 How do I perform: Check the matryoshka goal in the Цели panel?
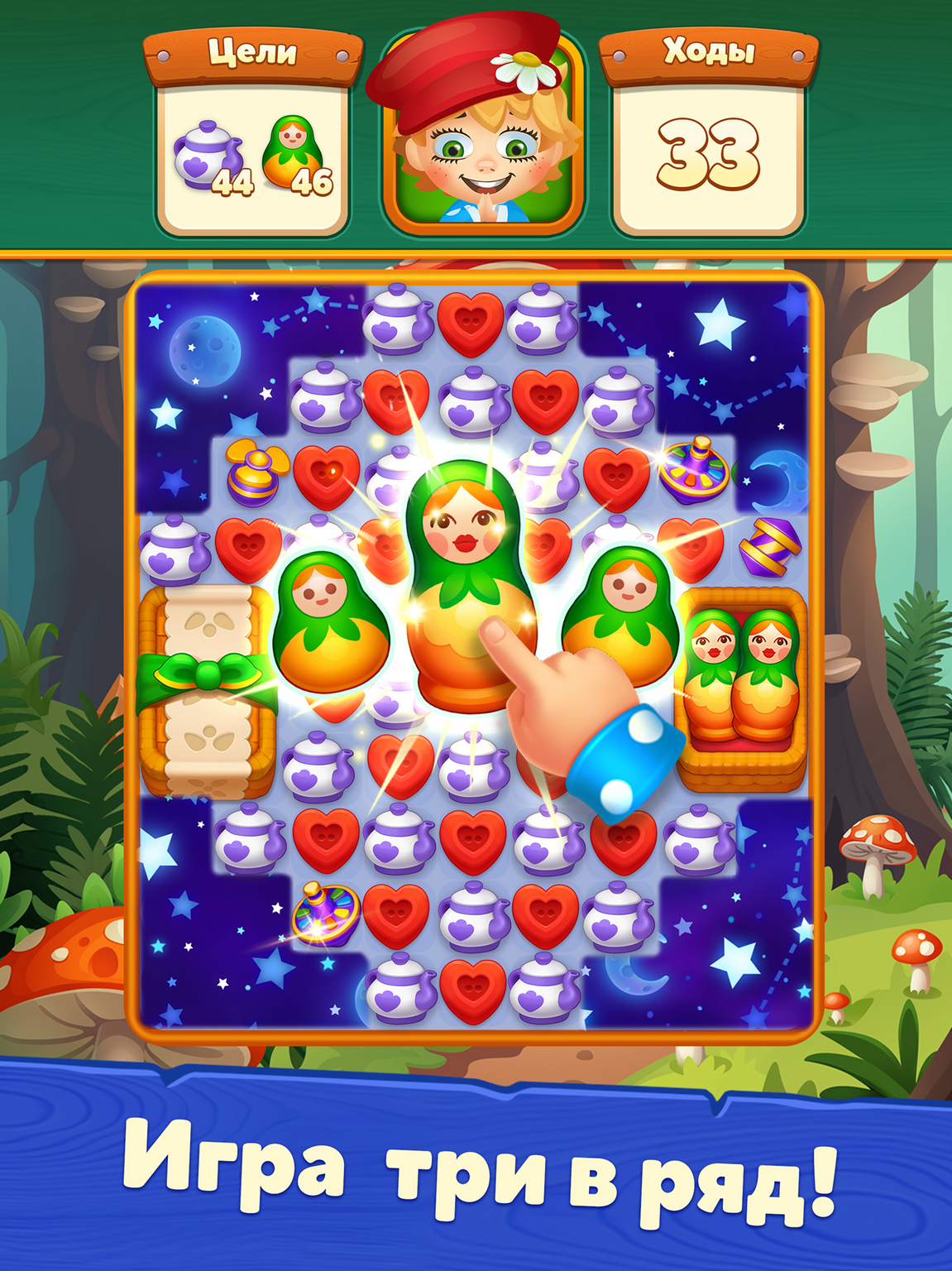[296, 156]
